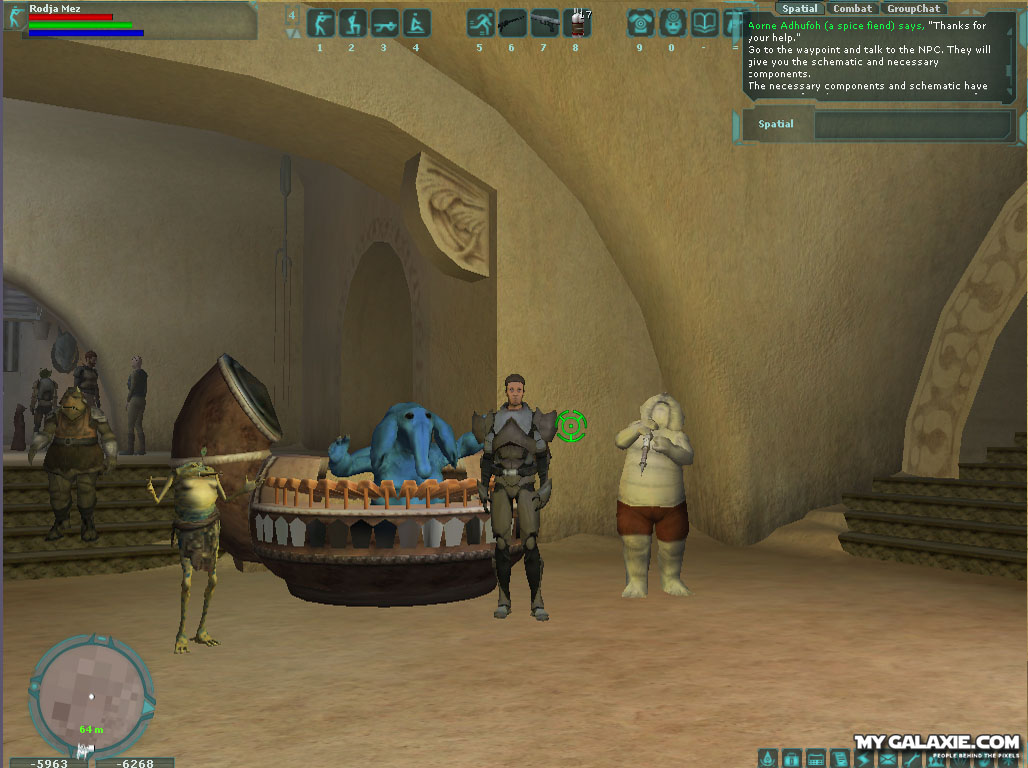Open the GroupChat tab
1028x768 pixels.
[x=913, y=9]
